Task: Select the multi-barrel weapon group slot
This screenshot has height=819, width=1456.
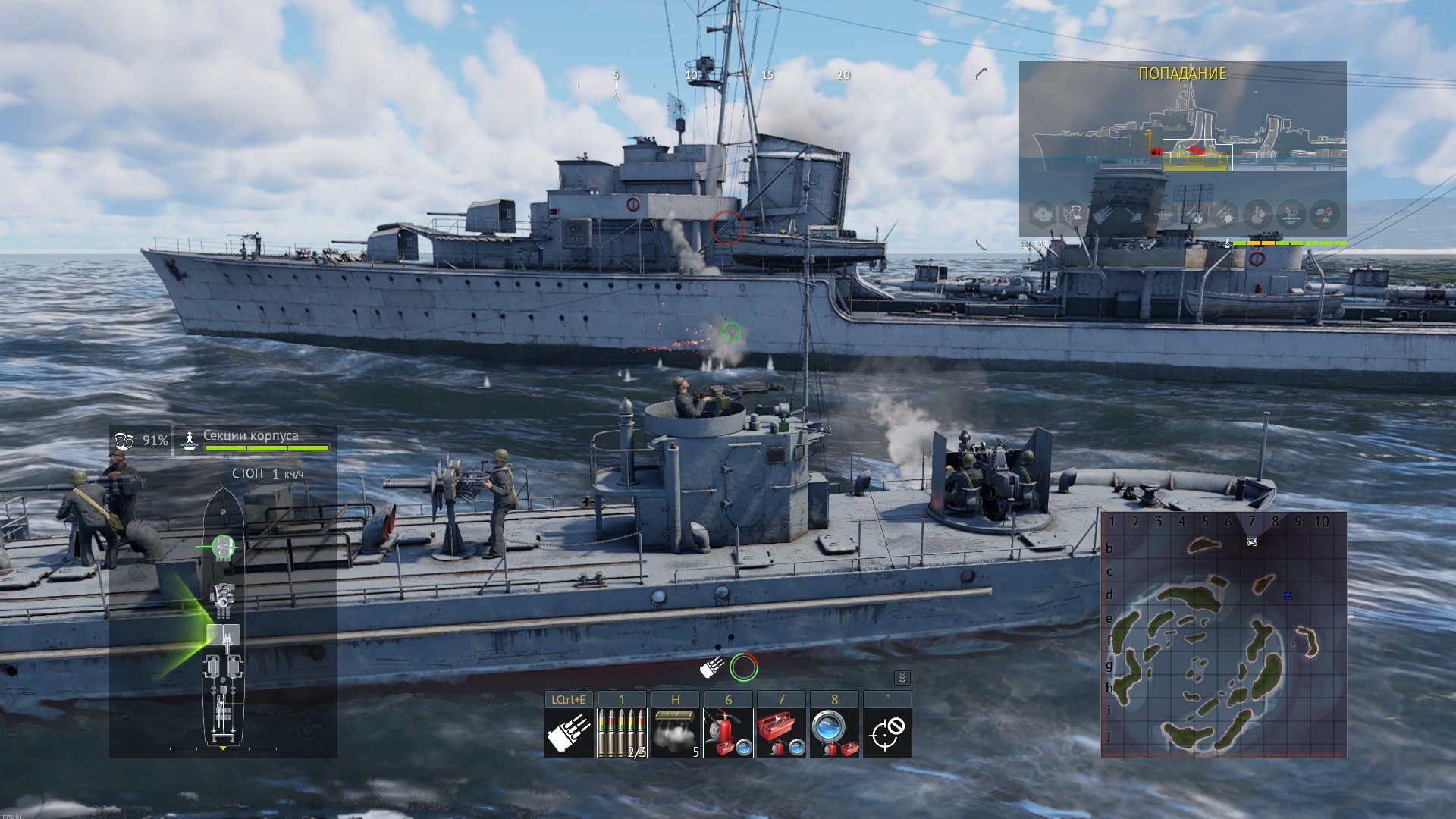Action: [x=569, y=733]
